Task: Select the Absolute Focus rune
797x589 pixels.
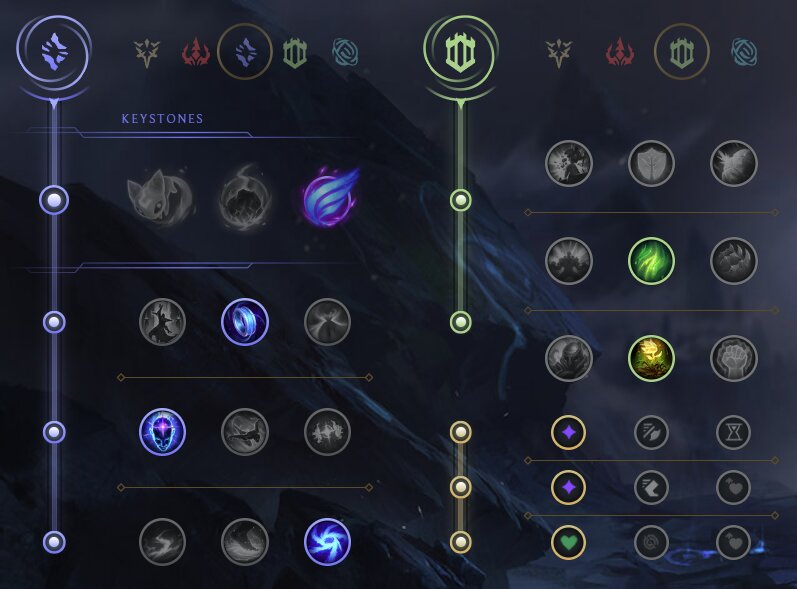Action: [327, 432]
